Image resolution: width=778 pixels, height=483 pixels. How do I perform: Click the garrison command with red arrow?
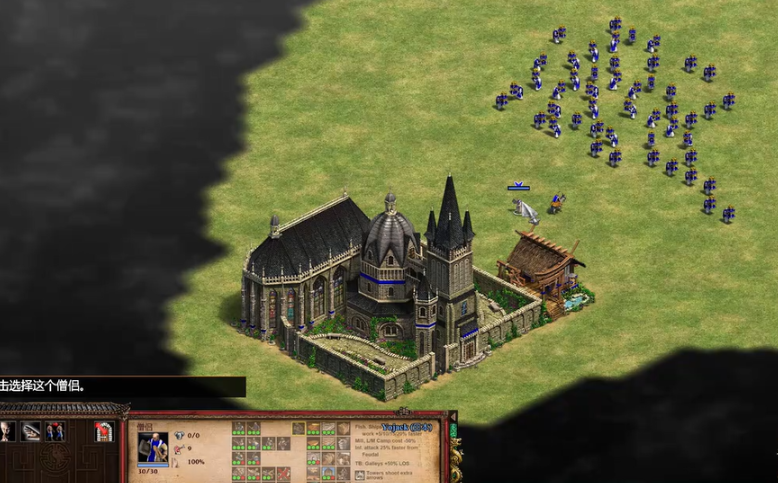pyautogui.click(x=103, y=431)
